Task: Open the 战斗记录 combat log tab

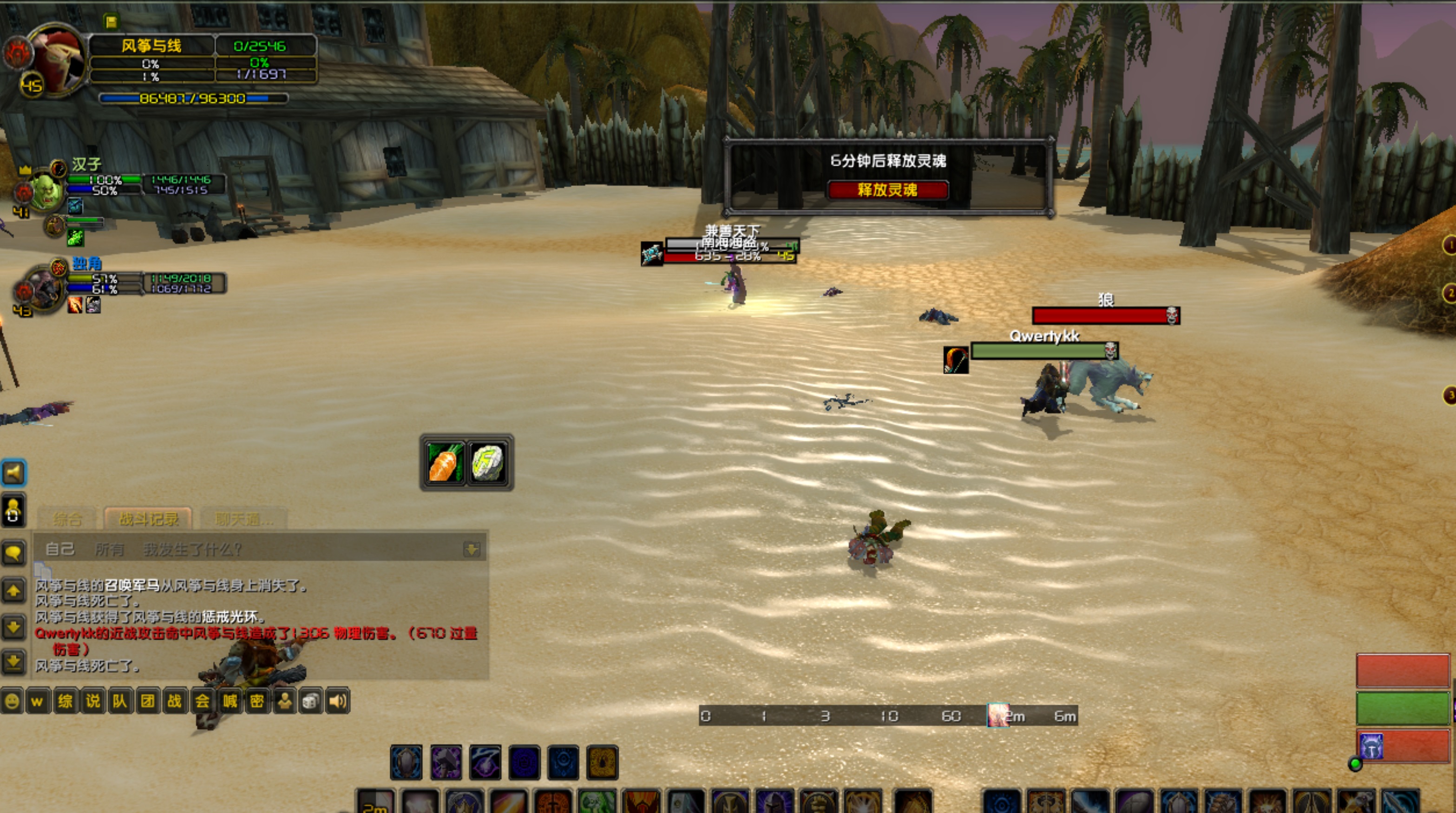Action: tap(148, 518)
